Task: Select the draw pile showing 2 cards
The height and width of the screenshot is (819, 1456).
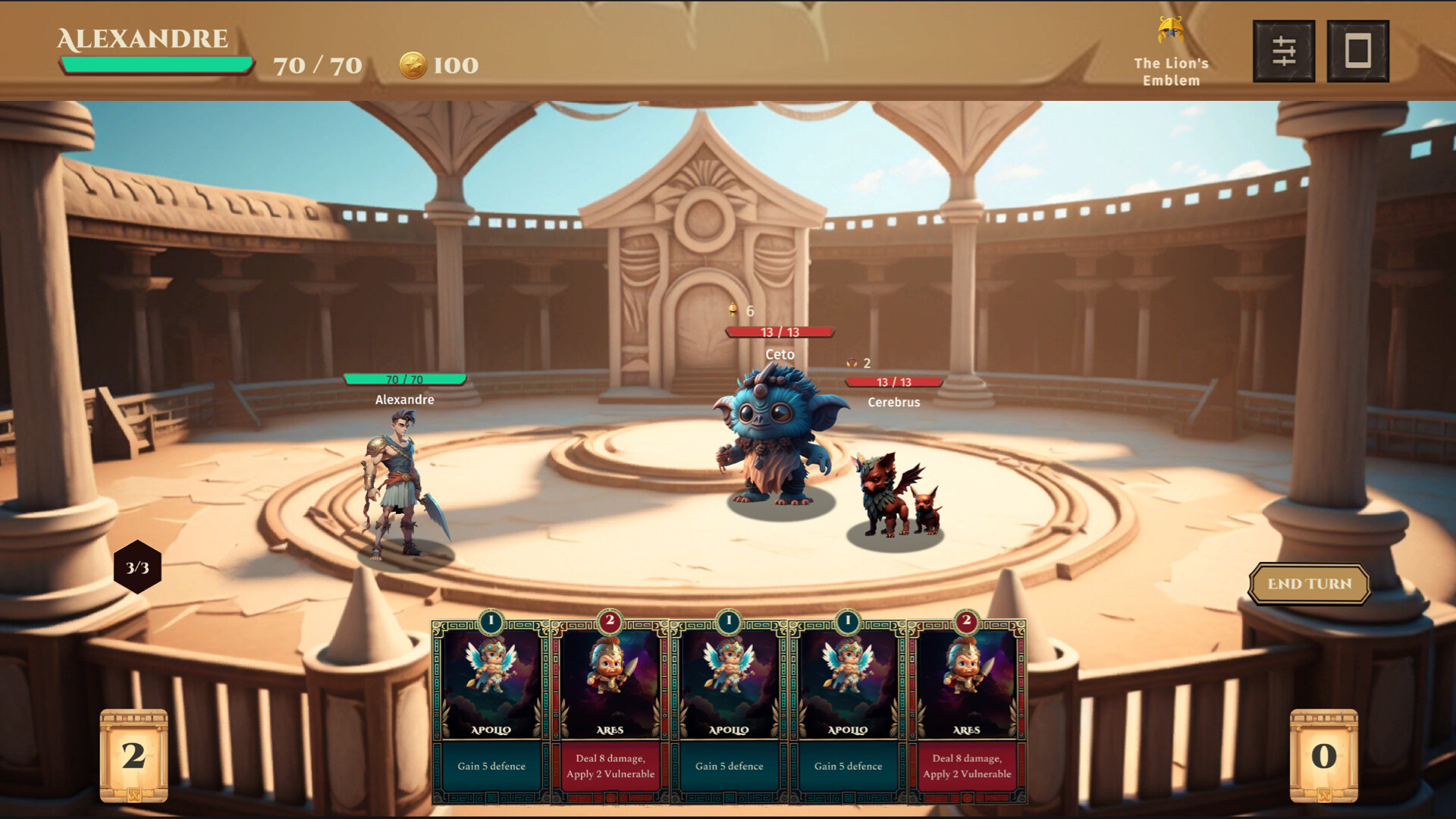Action: [x=134, y=755]
